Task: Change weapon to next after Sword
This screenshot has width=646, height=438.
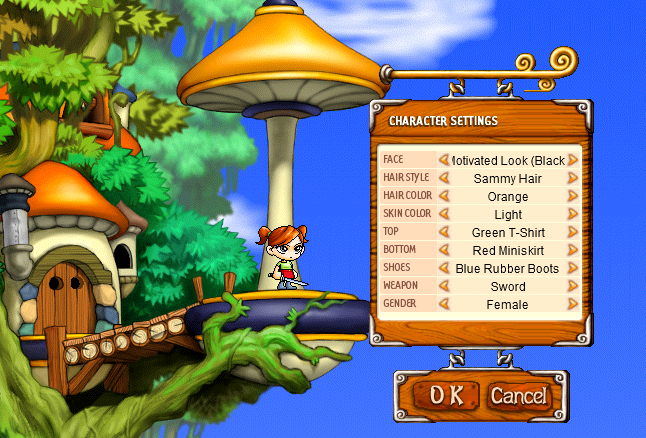Action: 573,286
